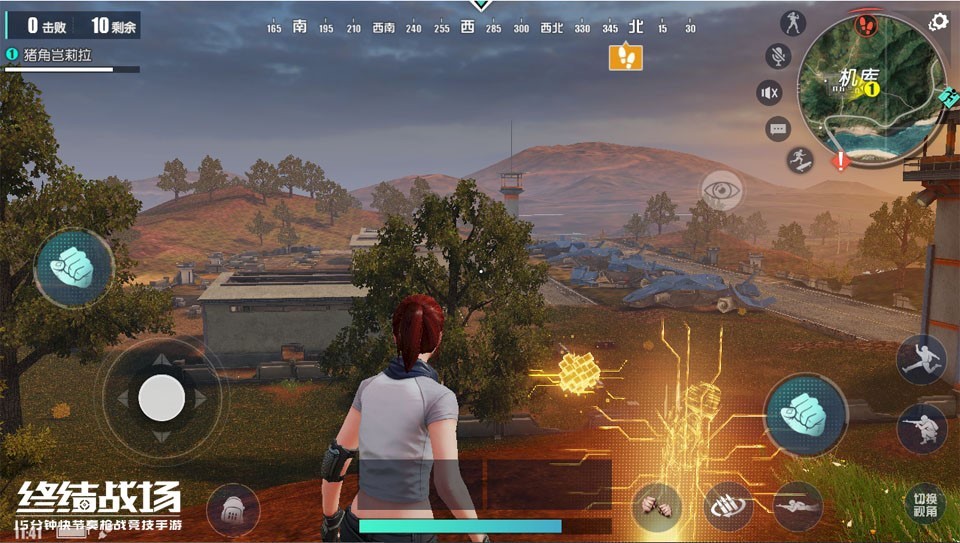Toggle the muted speaker icon

click(x=769, y=93)
